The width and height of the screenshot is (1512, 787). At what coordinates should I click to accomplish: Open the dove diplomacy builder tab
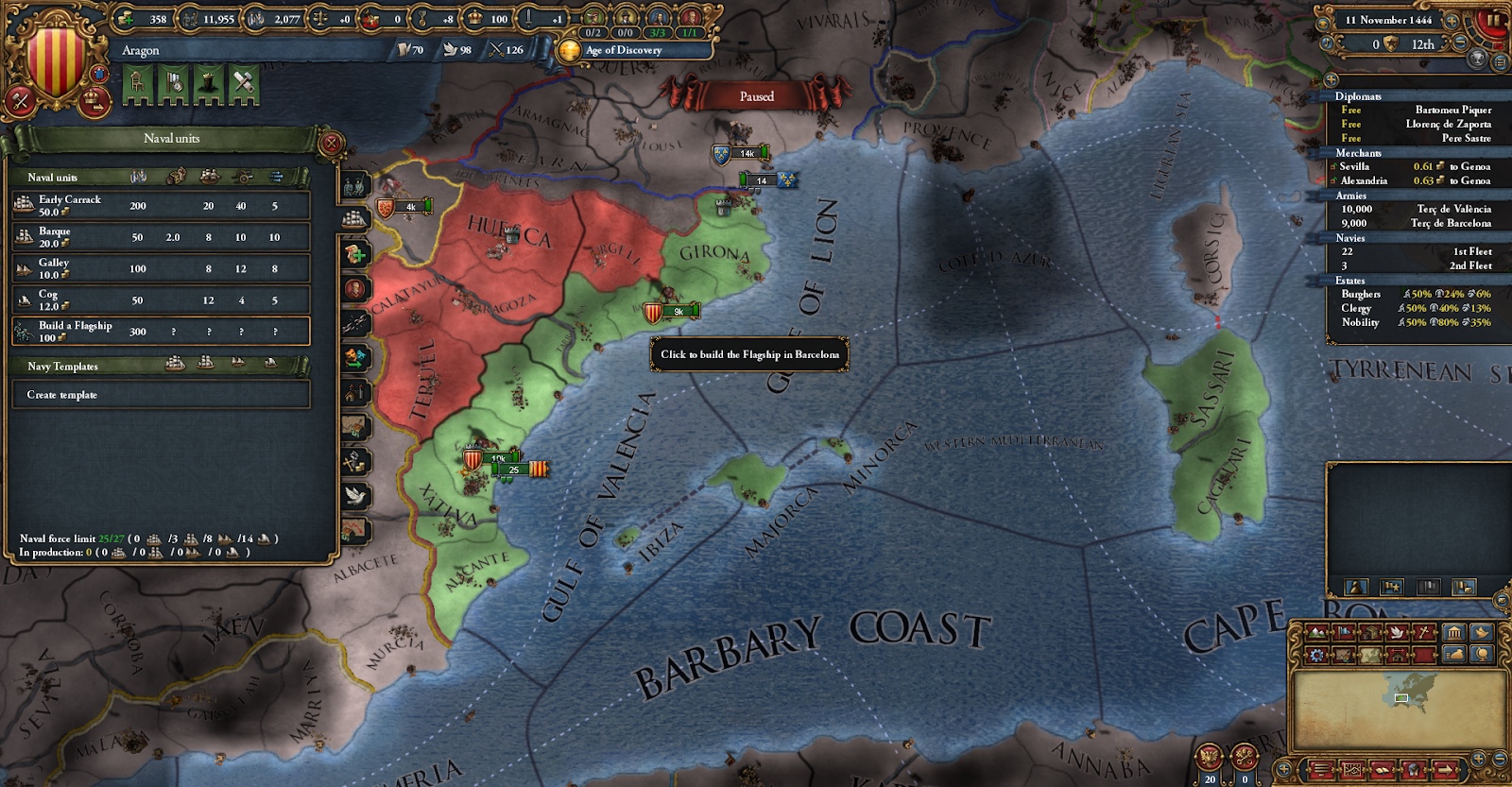356,495
